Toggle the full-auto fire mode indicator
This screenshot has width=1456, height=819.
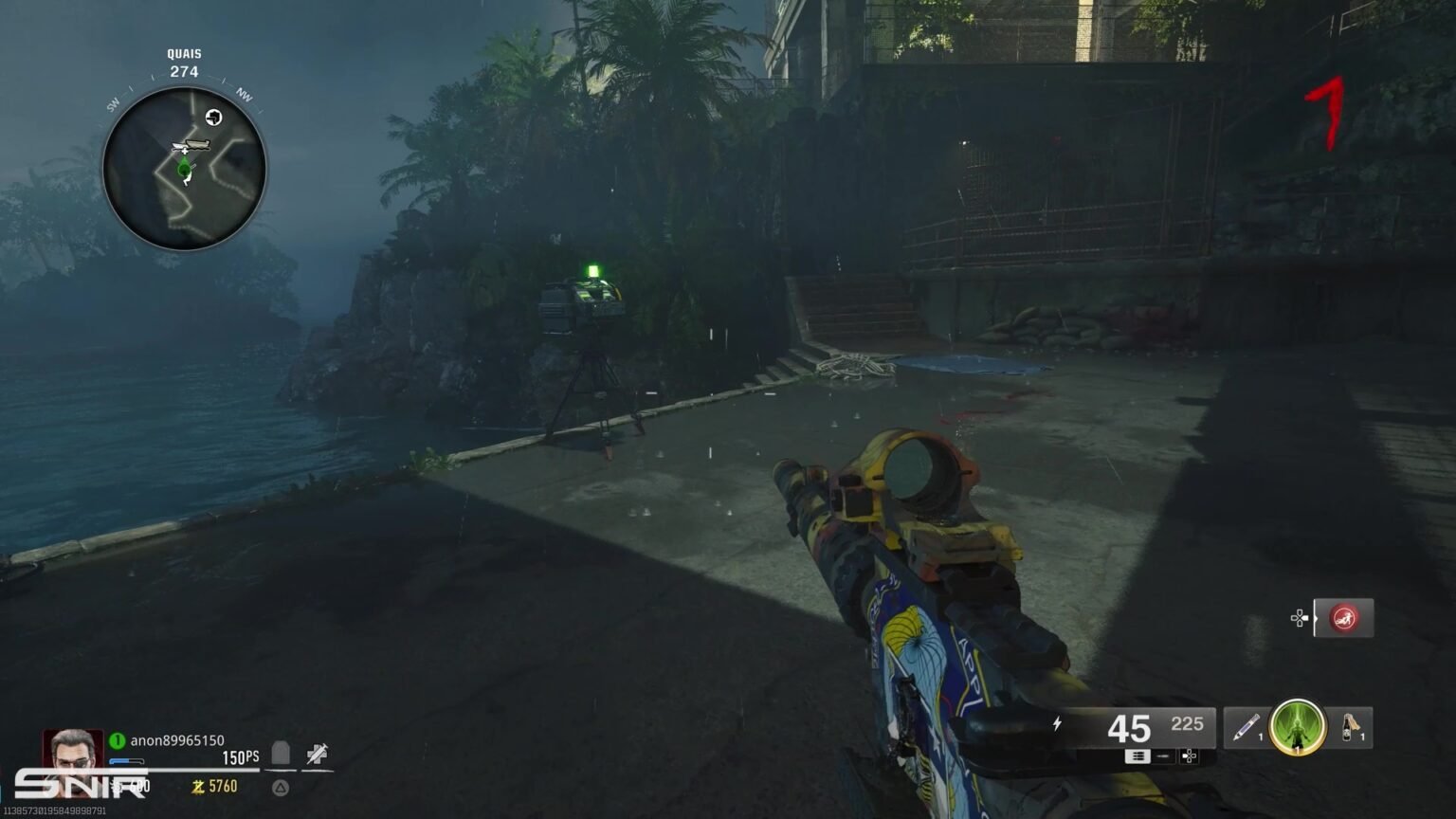pos(1138,756)
